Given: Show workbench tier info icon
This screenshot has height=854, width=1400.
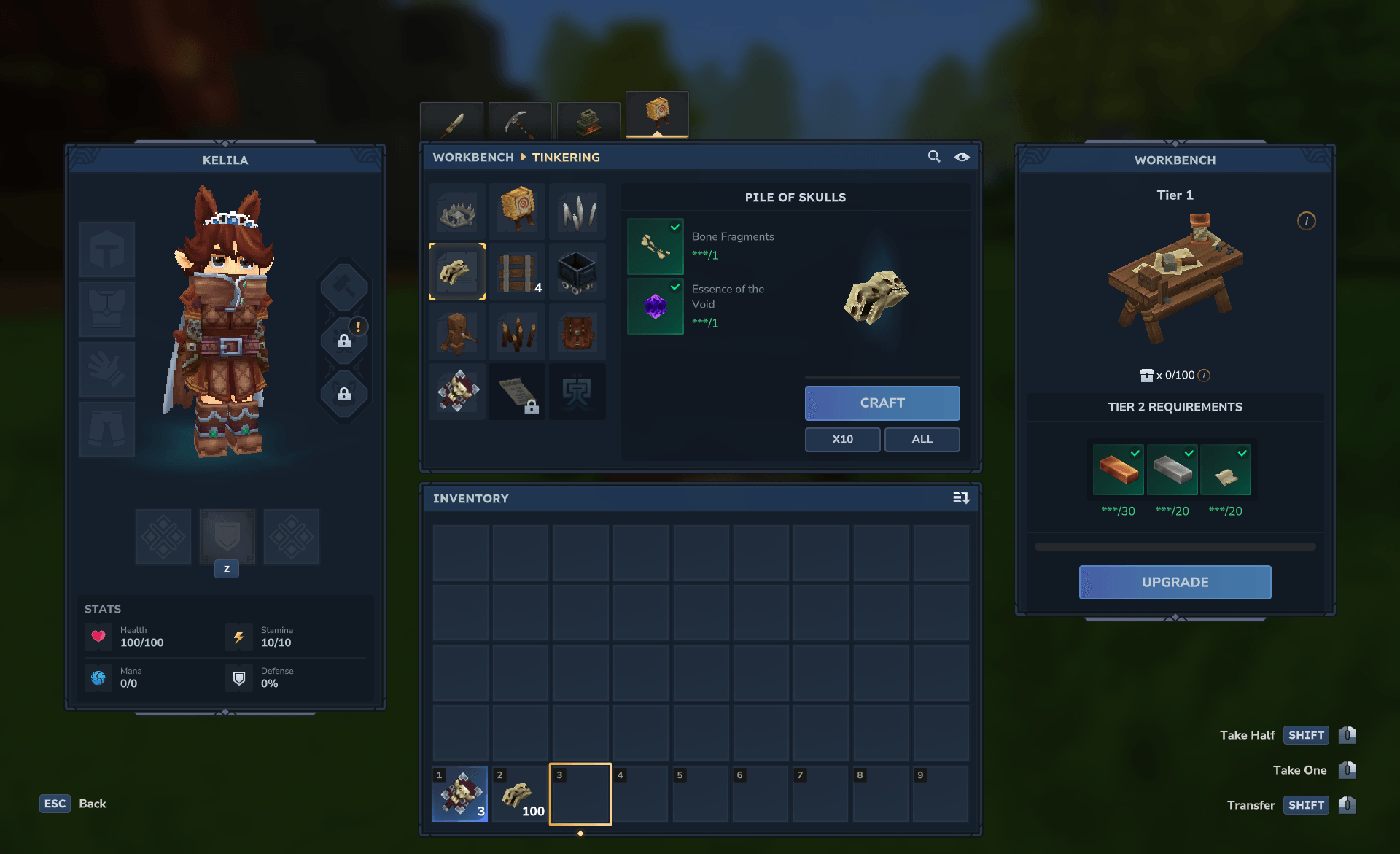Looking at the screenshot, I should pos(1306,221).
